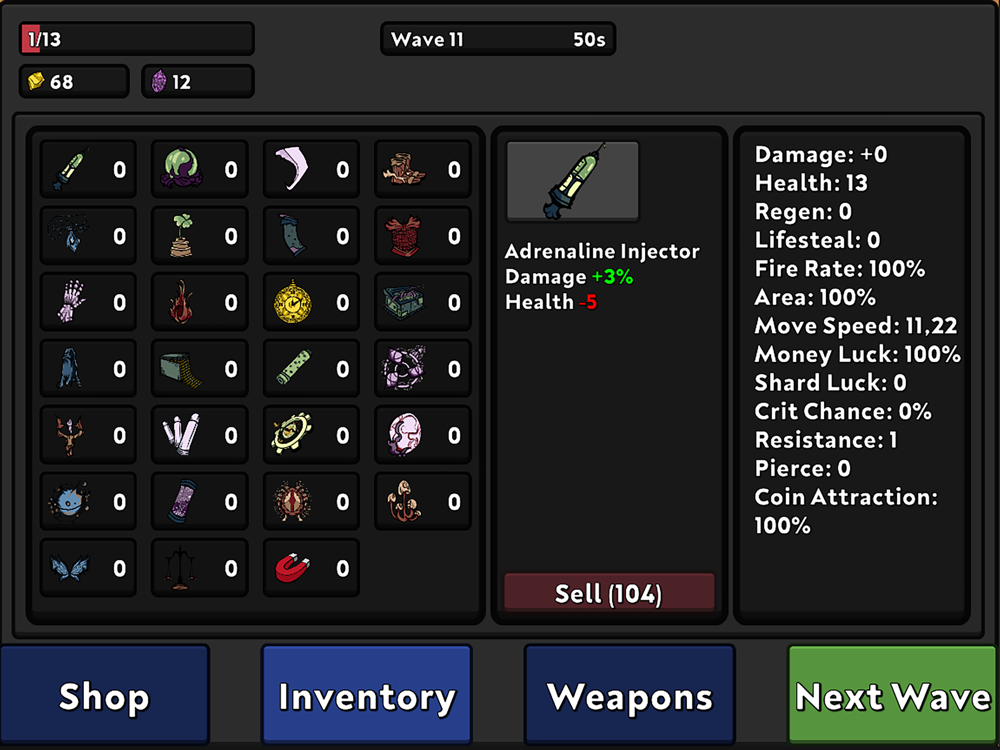Viewport: 1000px width, 750px height.
Task: Select the four-leaf clover pot item
Action: tap(199, 236)
